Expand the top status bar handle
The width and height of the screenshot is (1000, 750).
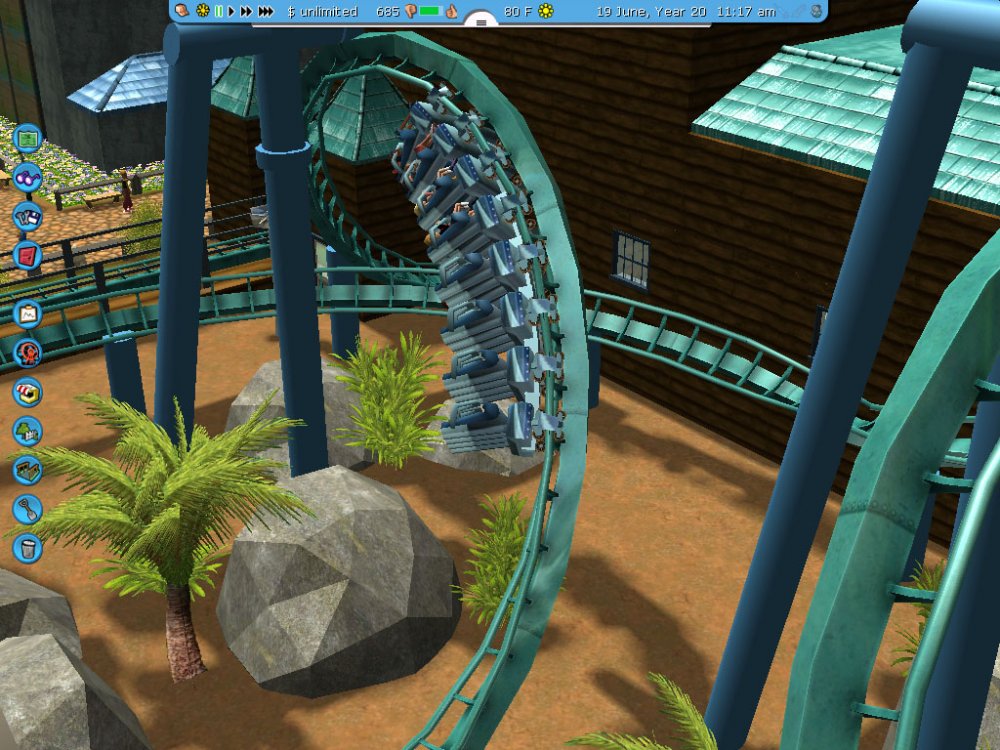point(481,22)
